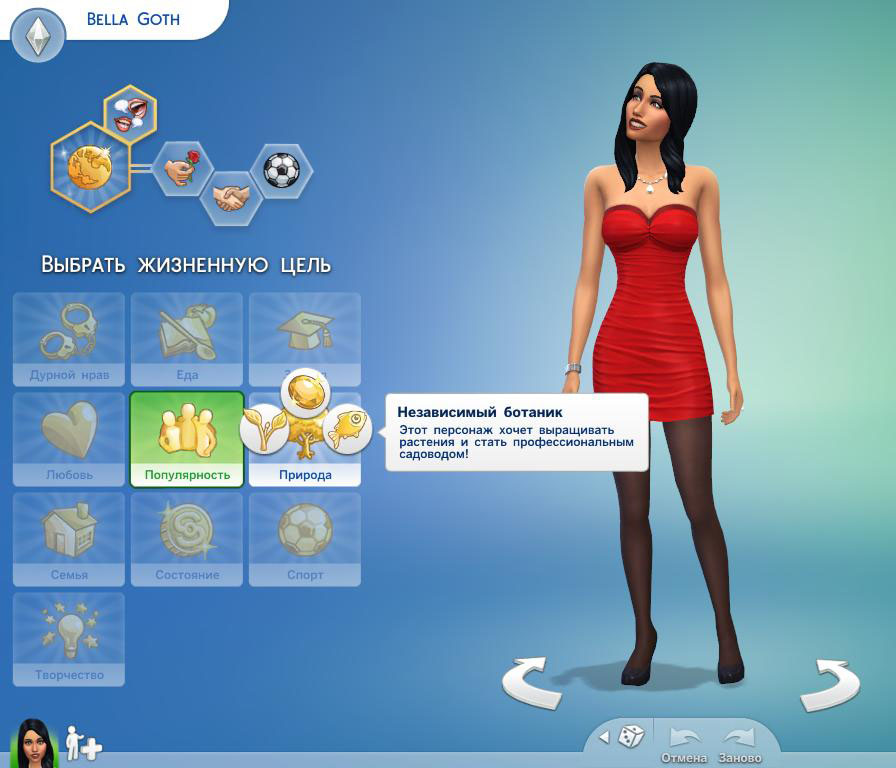Click the handshake trait hexagon

point(232,197)
